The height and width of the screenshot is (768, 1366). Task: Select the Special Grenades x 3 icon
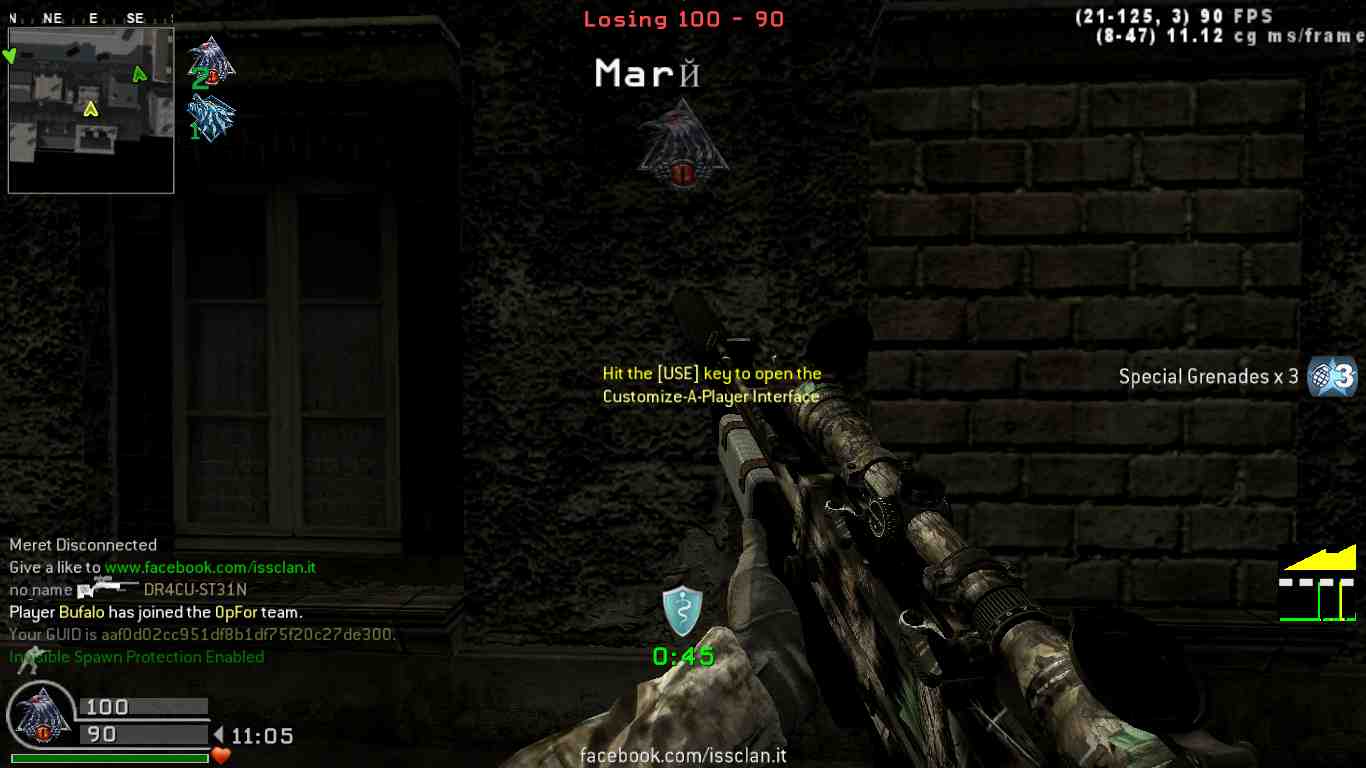coord(1332,377)
